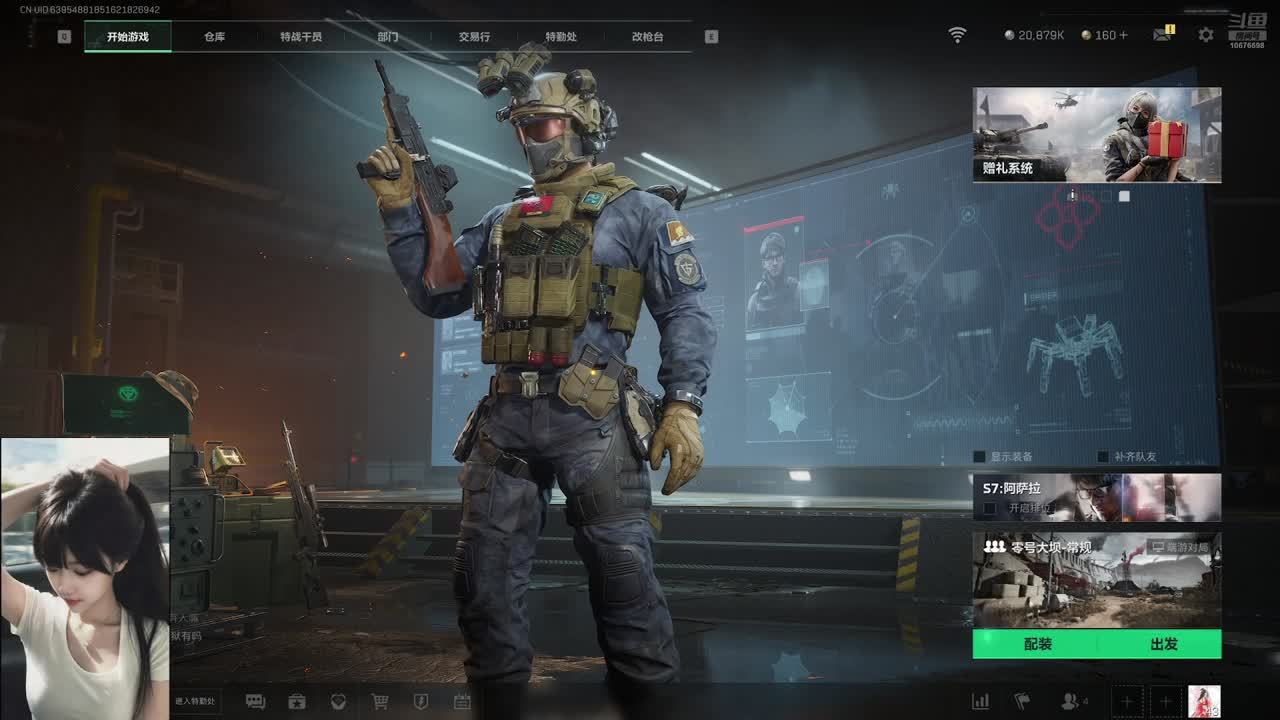Toggle the 开启排位 ranked checkbox
1280x720 pixels.
990,508
